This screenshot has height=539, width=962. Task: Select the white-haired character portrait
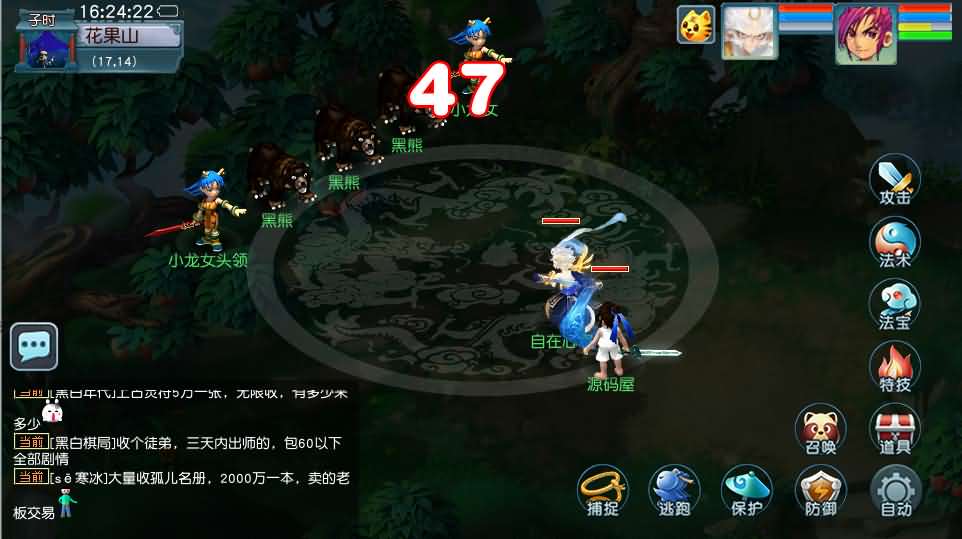(x=750, y=31)
